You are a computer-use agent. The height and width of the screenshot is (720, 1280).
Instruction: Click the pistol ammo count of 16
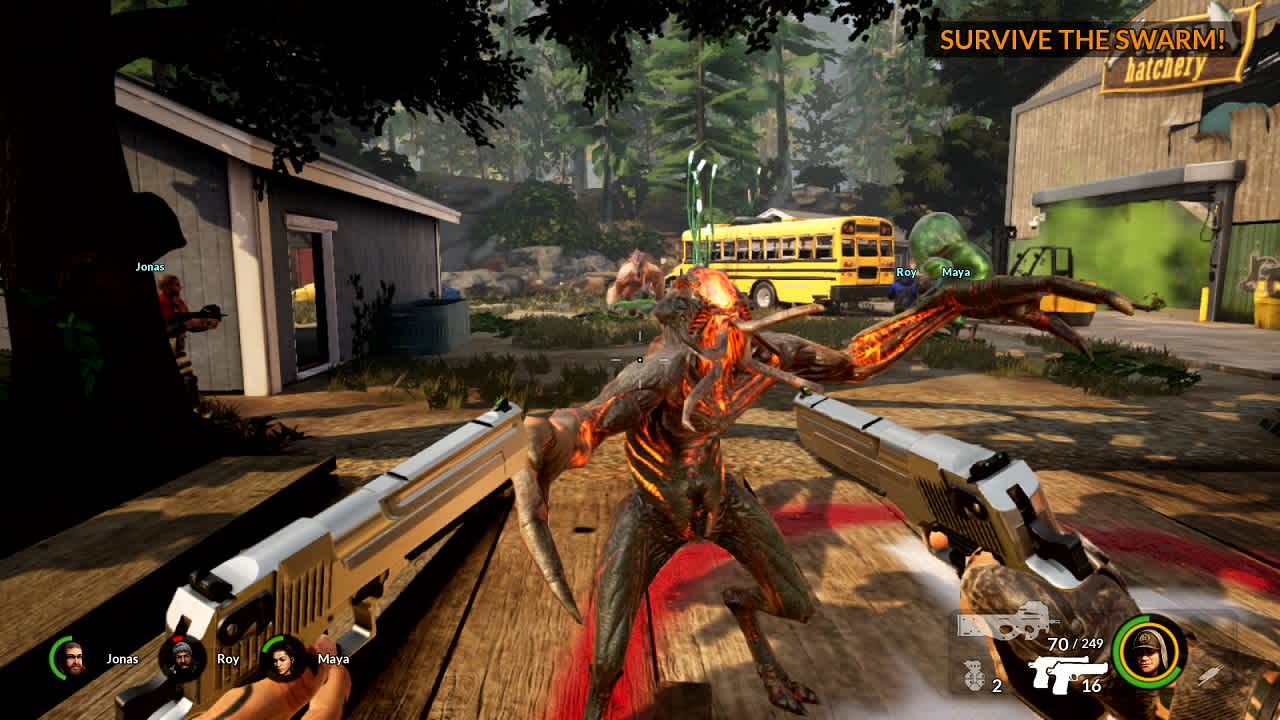click(1090, 685)
